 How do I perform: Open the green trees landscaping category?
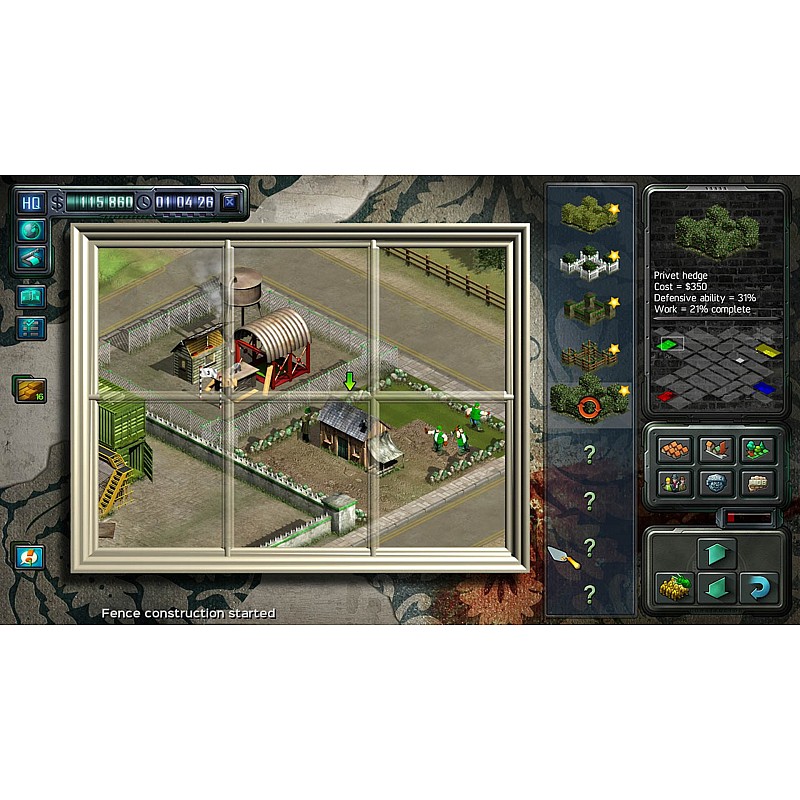757,451
